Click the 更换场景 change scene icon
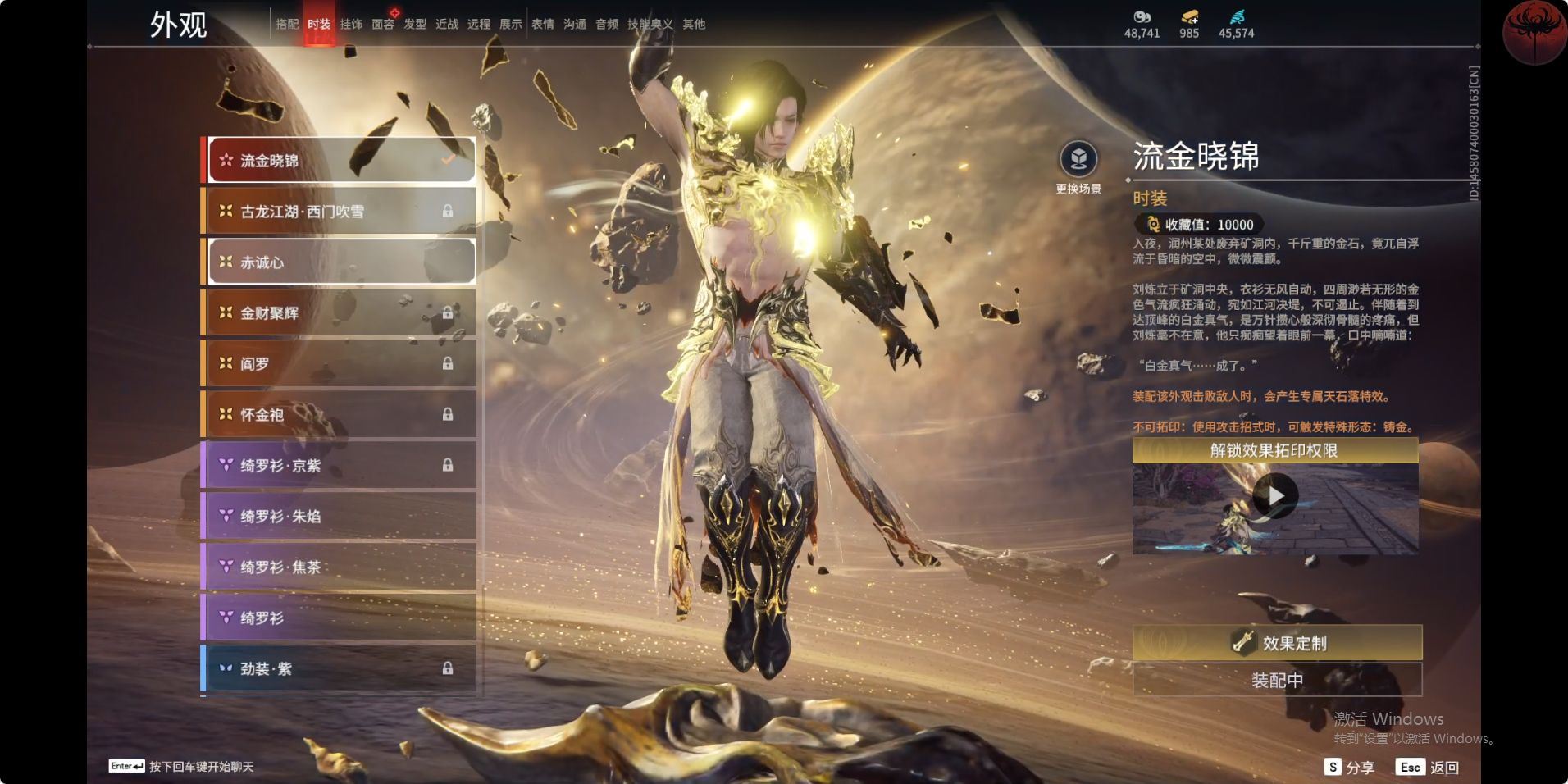Viewport: 1568px width, 784px height. 1078,160
